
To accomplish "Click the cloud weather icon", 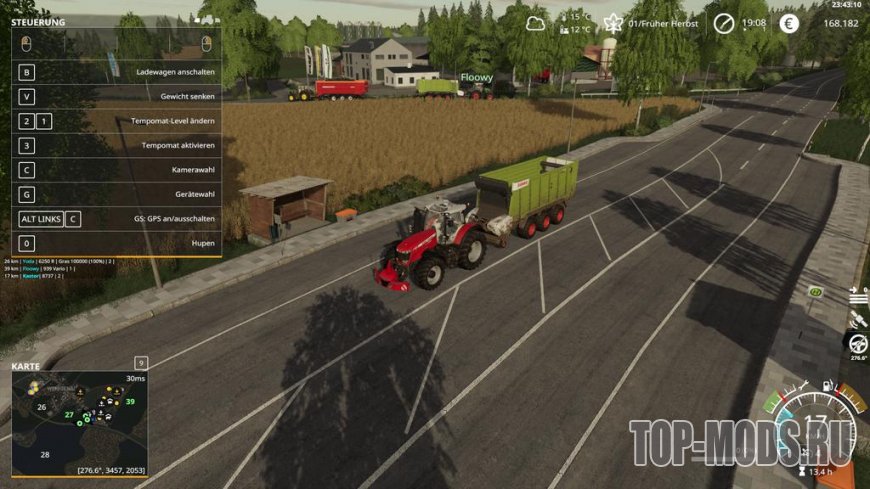I will click(x=540, y=22).
